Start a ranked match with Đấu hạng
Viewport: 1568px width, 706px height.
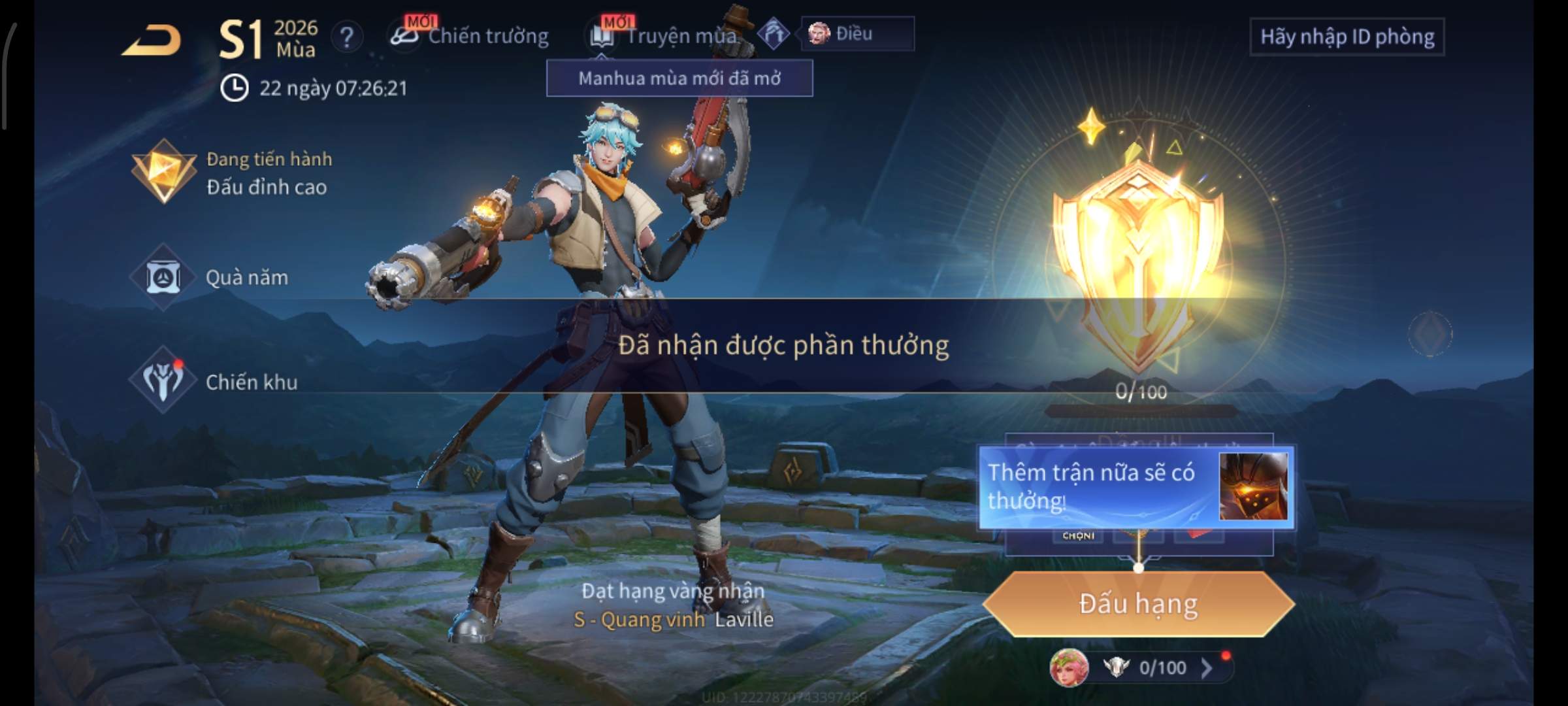1138,604
